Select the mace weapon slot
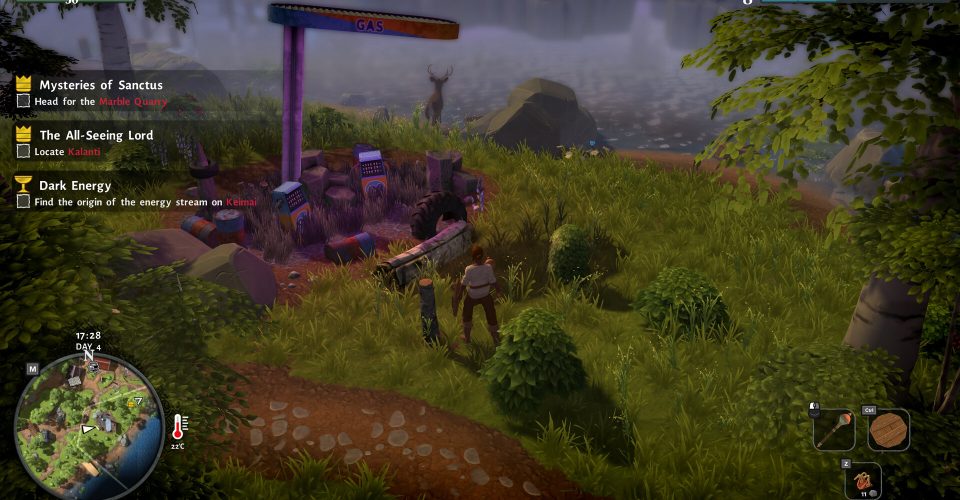 833,429
